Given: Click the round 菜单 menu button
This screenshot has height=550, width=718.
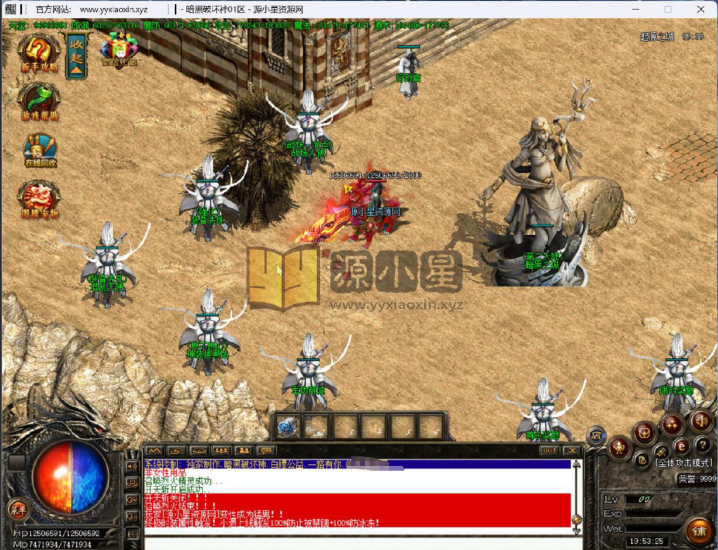Looking at the screenshot, I should pyautogui.click(x=17, y=510).
